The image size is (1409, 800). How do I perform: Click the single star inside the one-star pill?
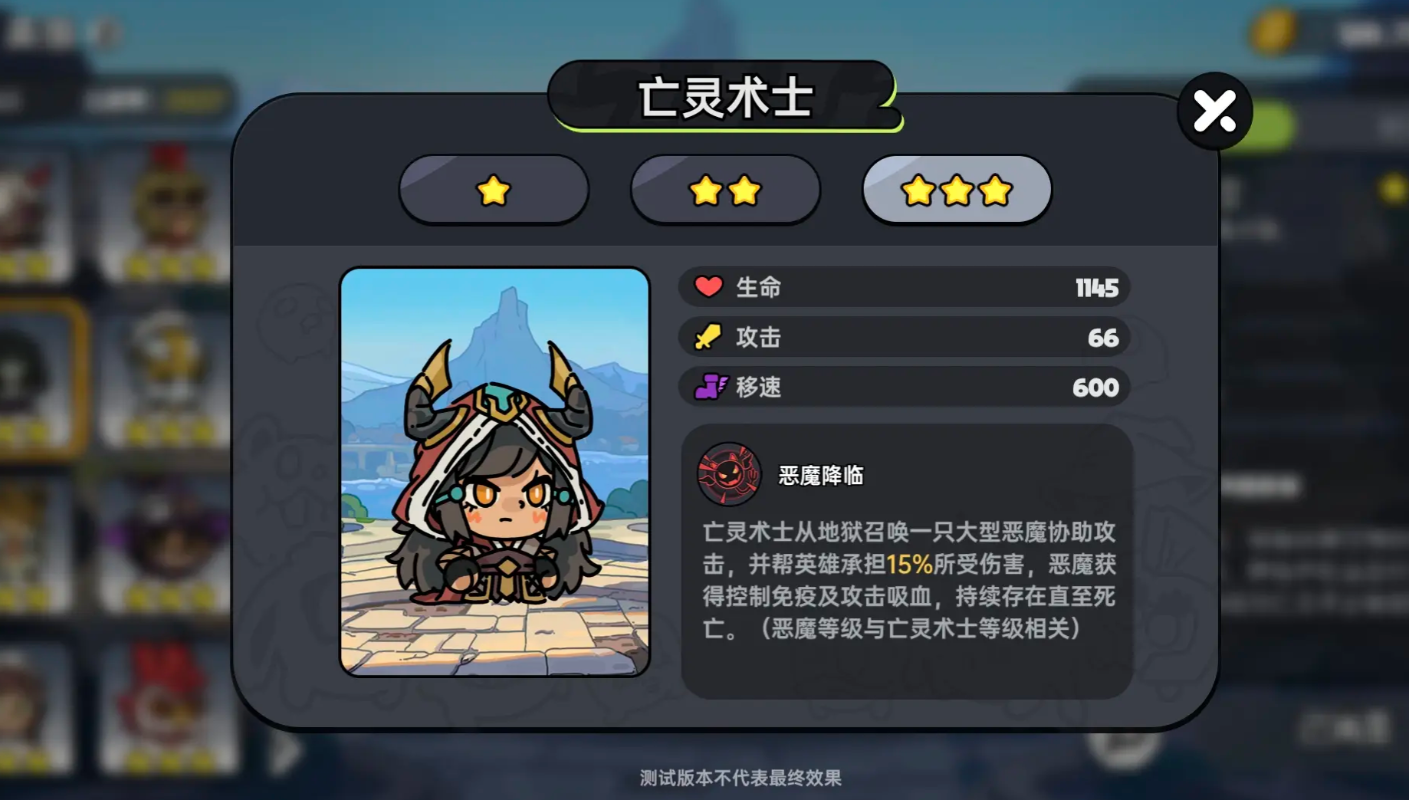pos(494,189)
